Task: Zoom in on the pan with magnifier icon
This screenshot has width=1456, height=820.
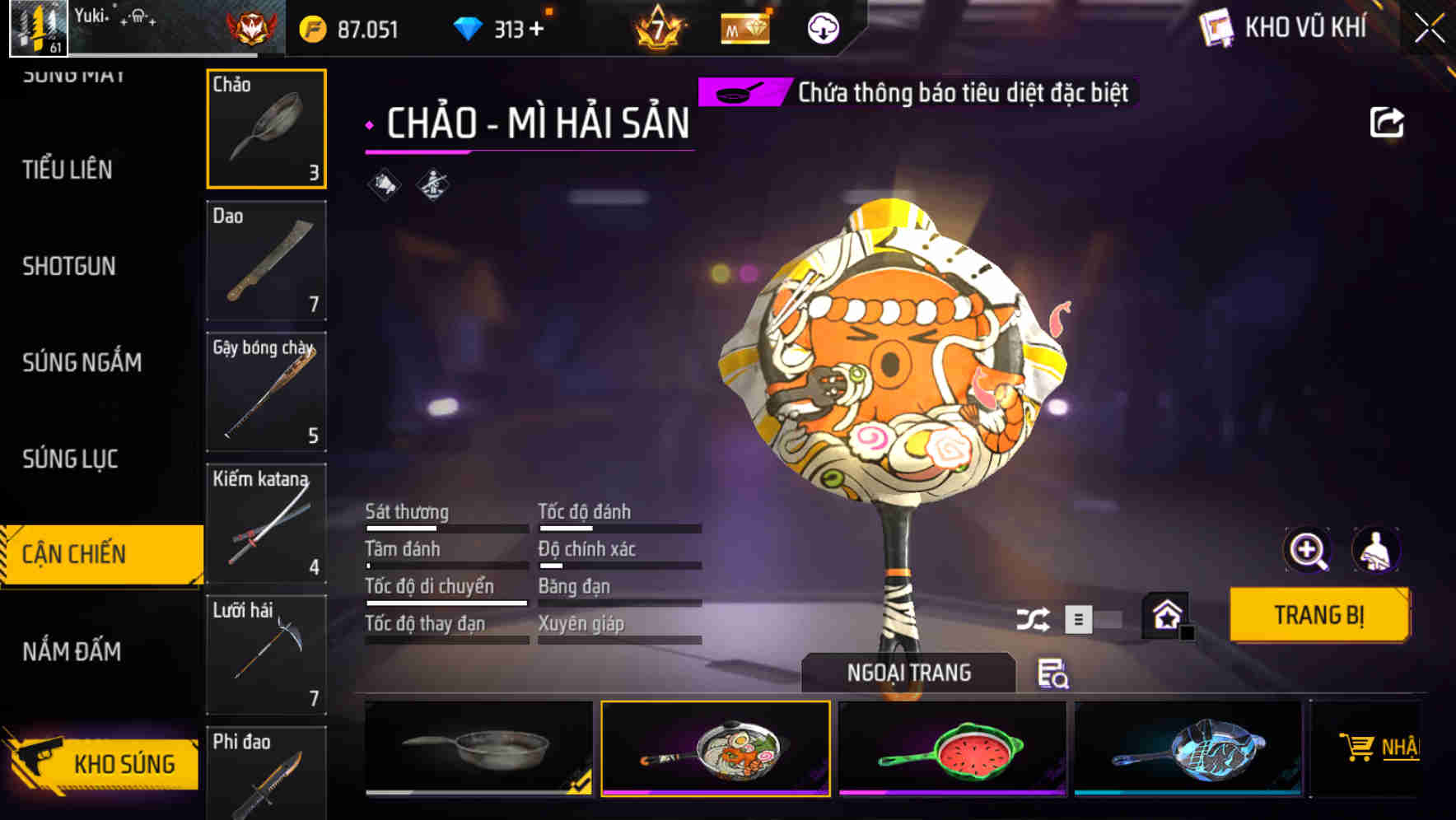Action: coord(1308,550)
